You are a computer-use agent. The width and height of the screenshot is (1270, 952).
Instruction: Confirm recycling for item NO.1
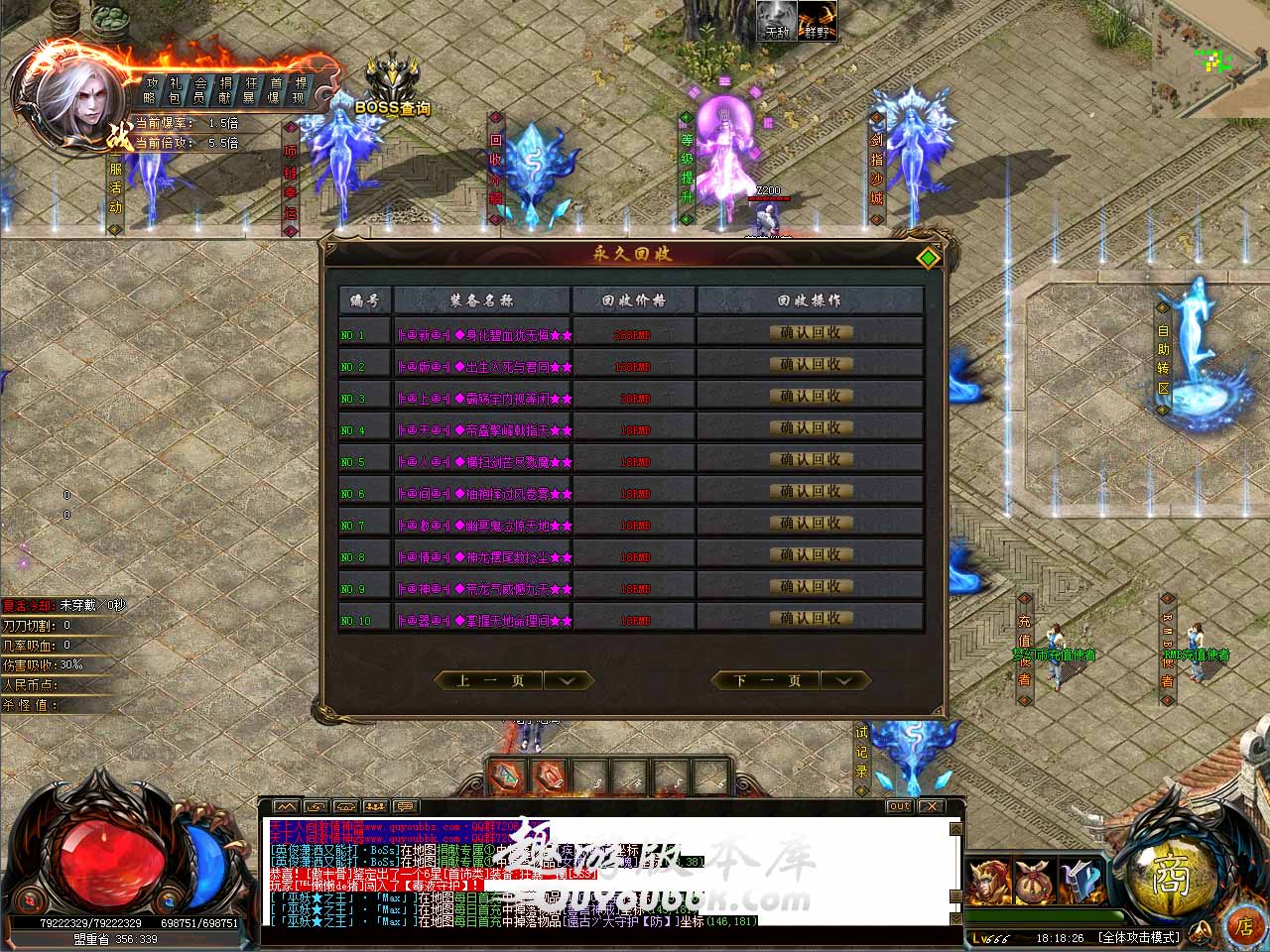pos(810,333)
